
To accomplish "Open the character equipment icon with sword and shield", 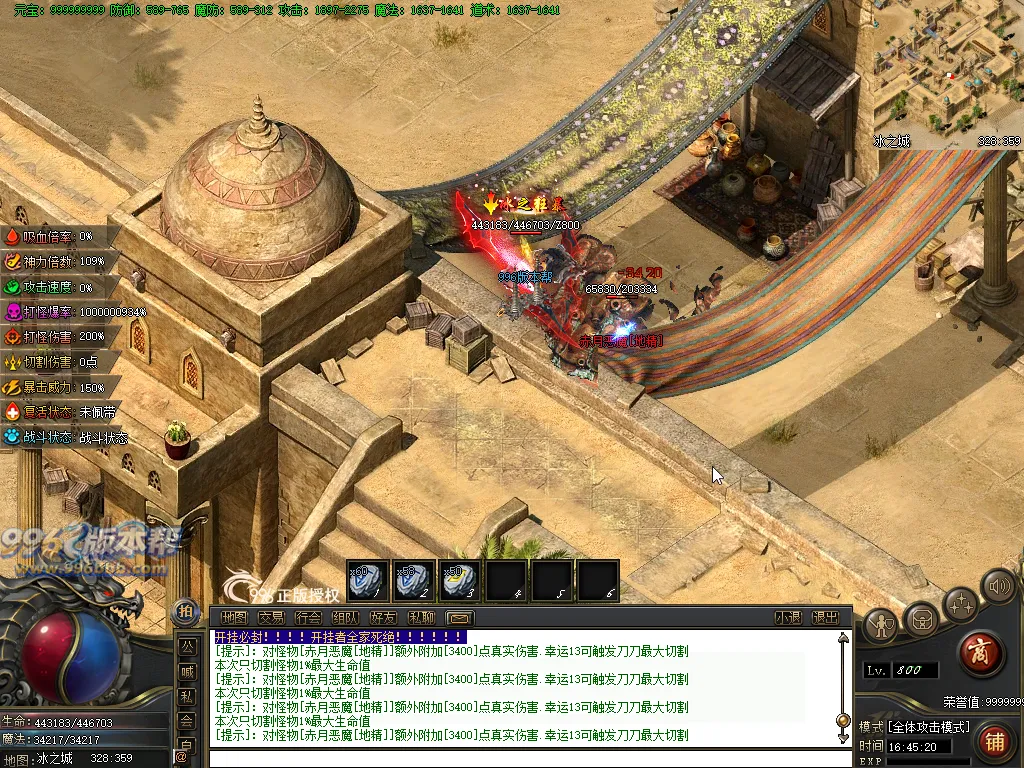I will 880,625.
